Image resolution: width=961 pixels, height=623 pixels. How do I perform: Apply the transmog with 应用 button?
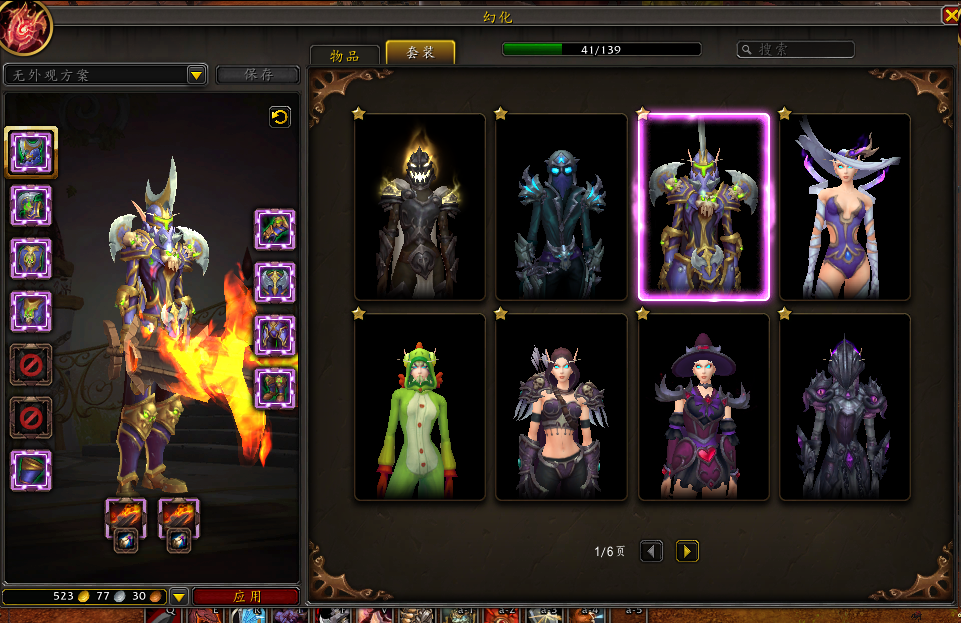[246, 596]
